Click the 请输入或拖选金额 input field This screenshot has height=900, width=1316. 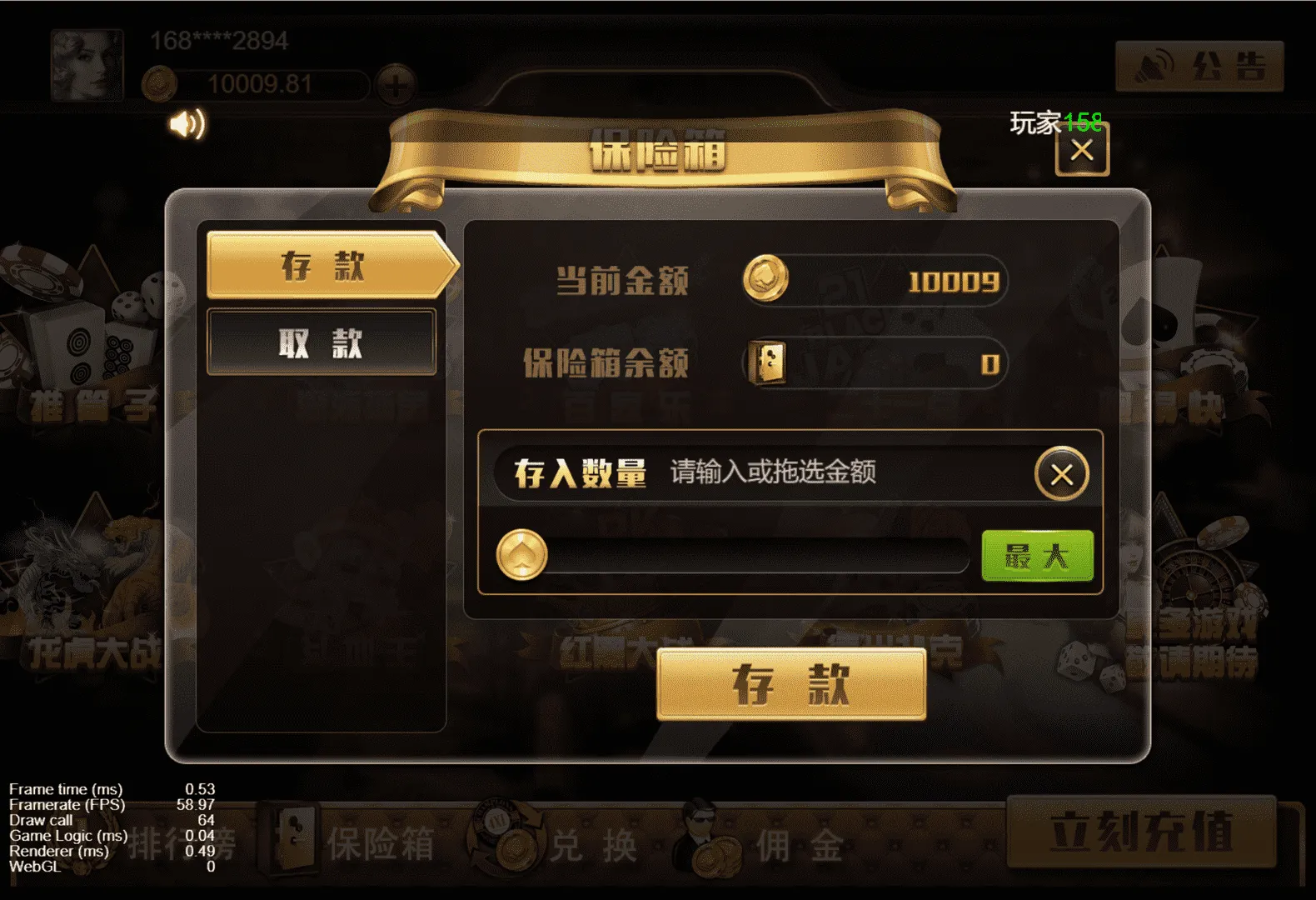tap(833, 473)
